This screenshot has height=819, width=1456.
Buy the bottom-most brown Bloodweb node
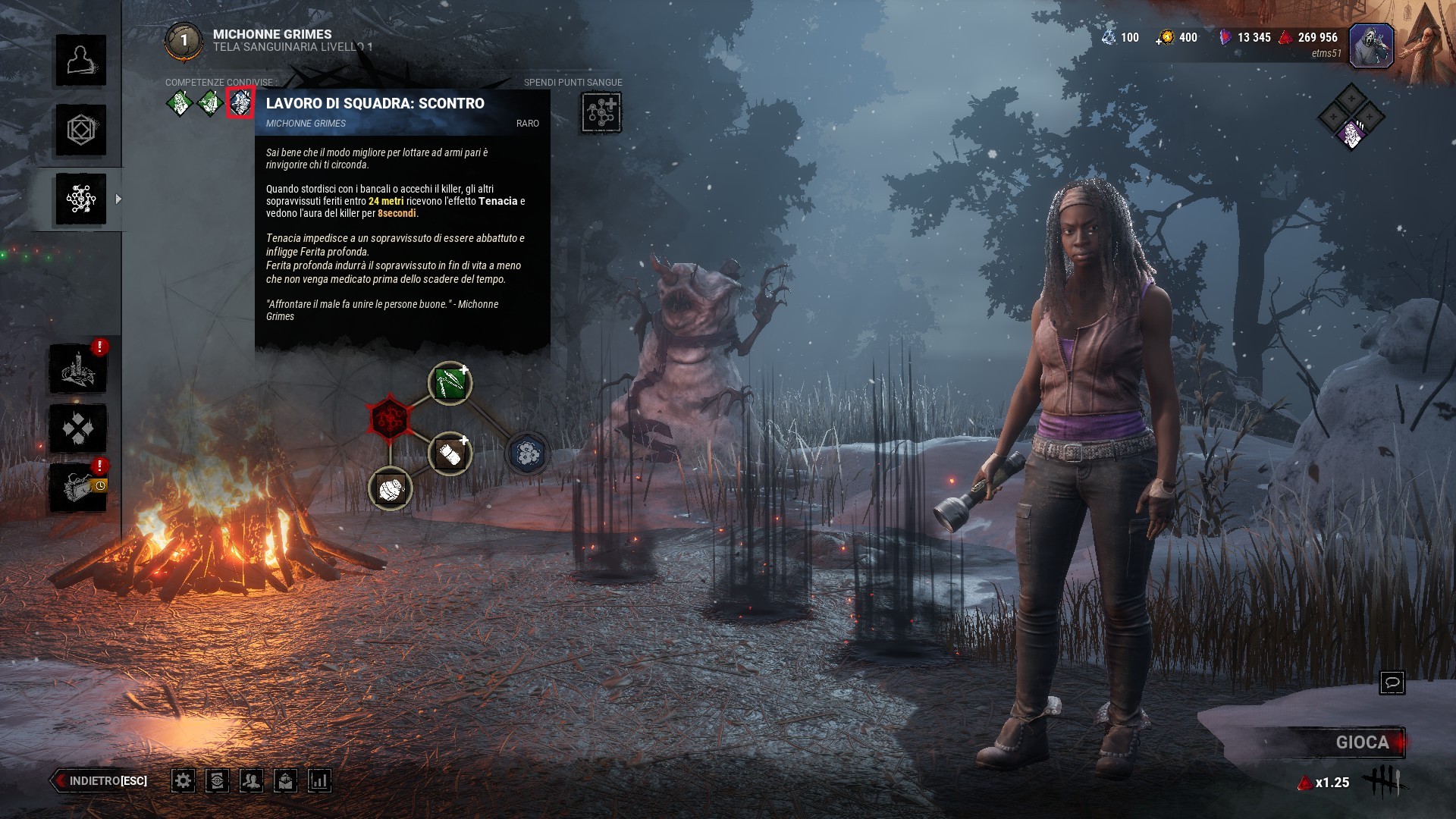click(x=391, y=488)
